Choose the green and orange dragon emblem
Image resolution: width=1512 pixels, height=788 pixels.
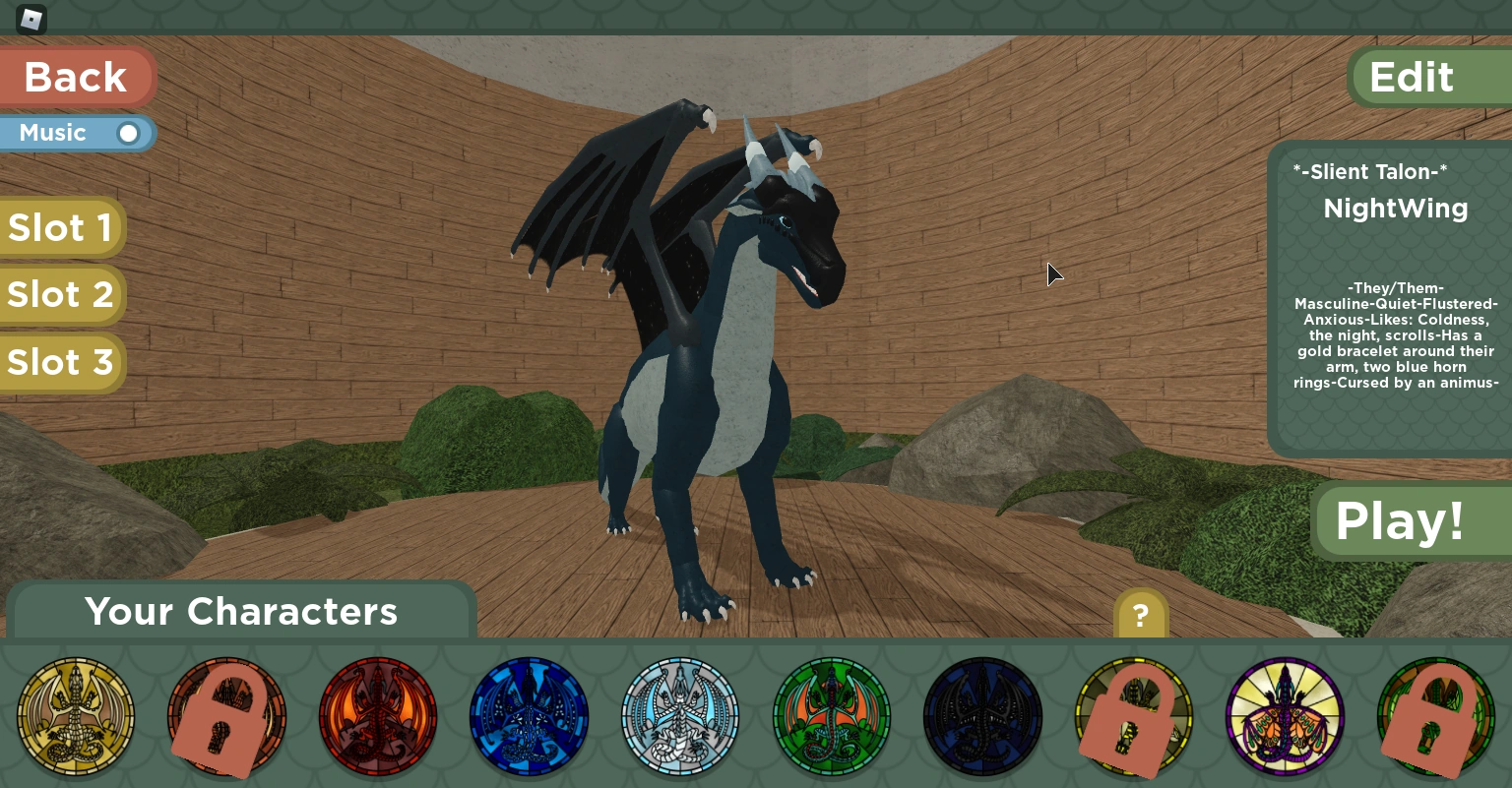pyautogui.click(x=832, y=716)
